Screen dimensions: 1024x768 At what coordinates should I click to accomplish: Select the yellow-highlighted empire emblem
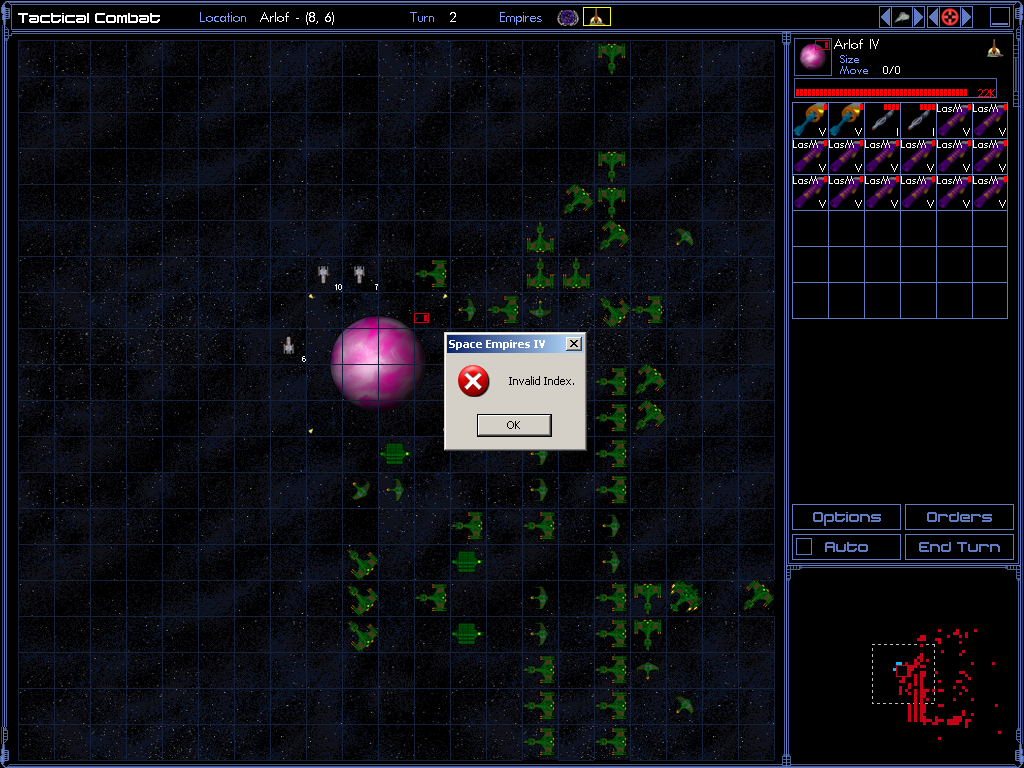(597, 17)
